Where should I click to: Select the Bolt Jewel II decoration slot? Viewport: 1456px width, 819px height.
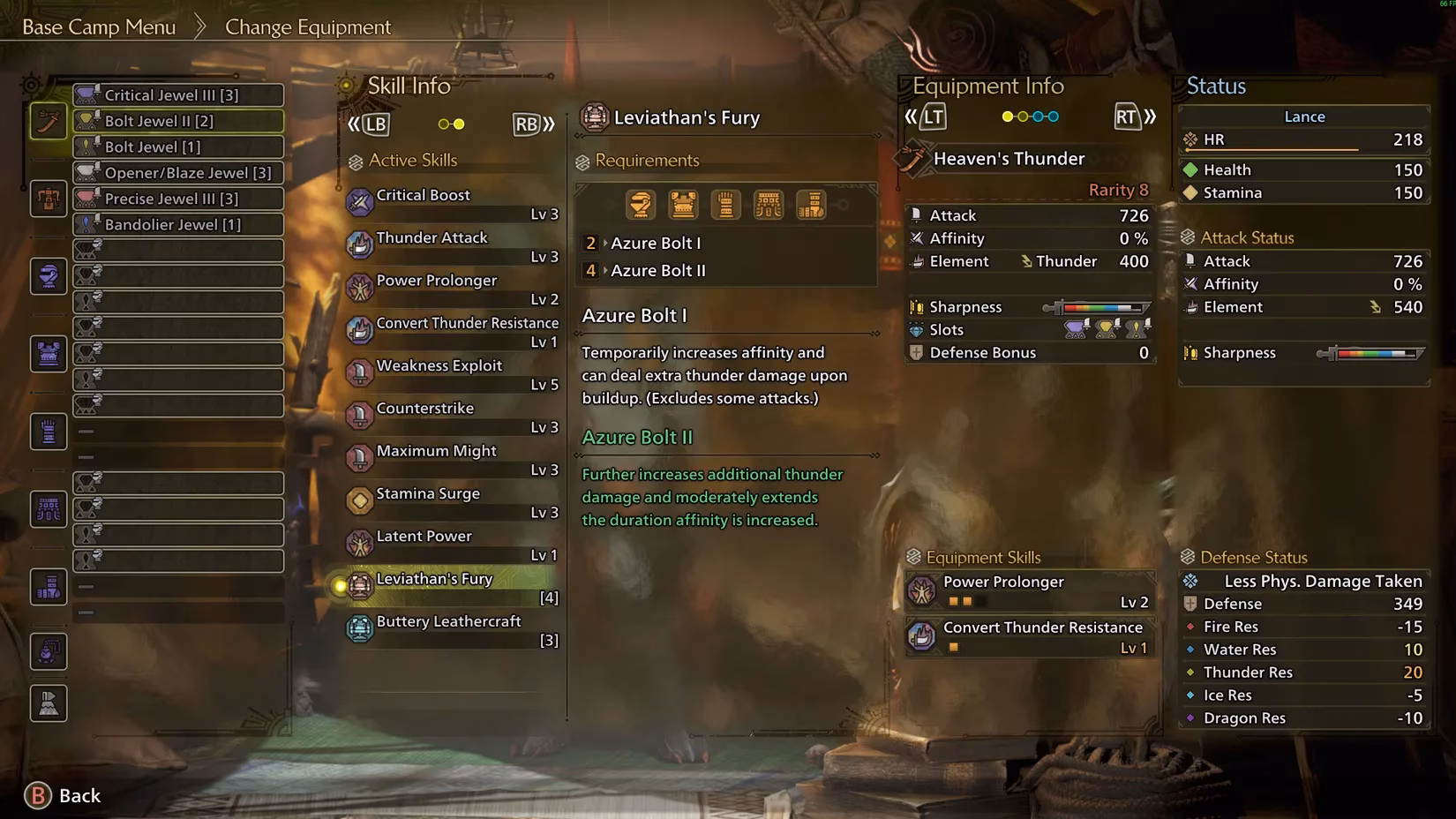click(177, 121)
